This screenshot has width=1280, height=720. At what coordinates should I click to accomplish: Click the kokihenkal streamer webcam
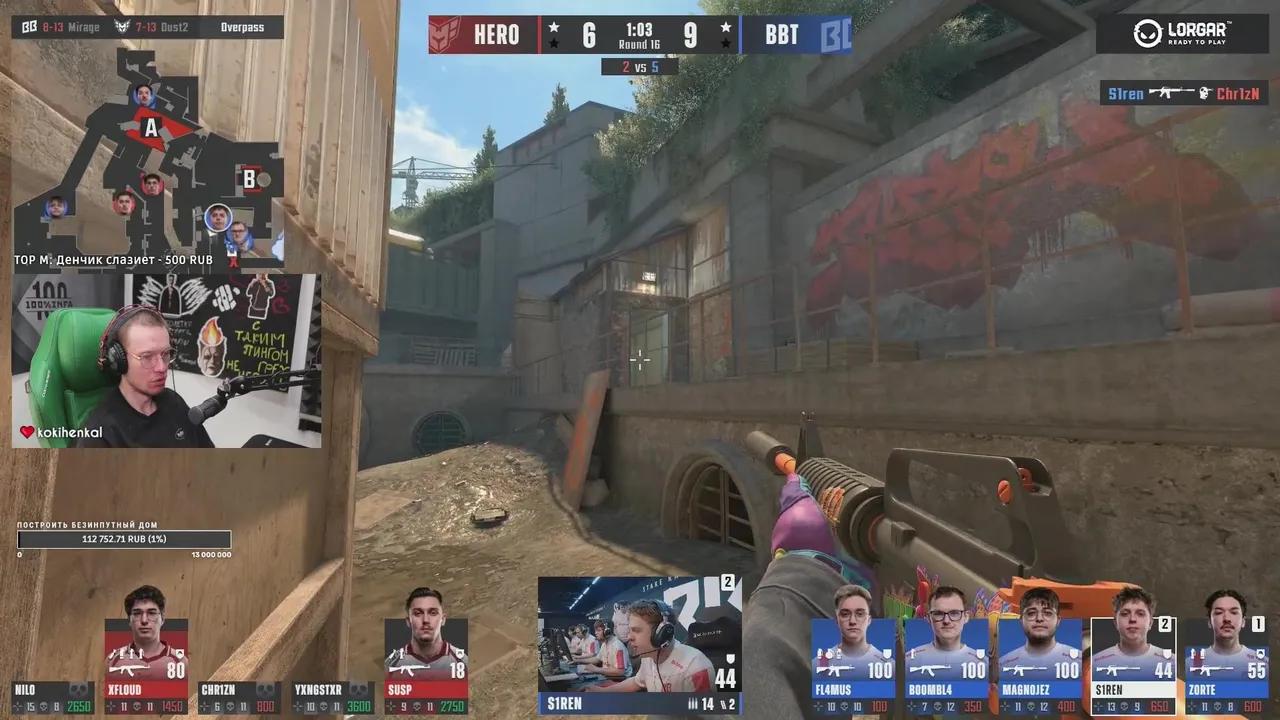tap(166, 361)
